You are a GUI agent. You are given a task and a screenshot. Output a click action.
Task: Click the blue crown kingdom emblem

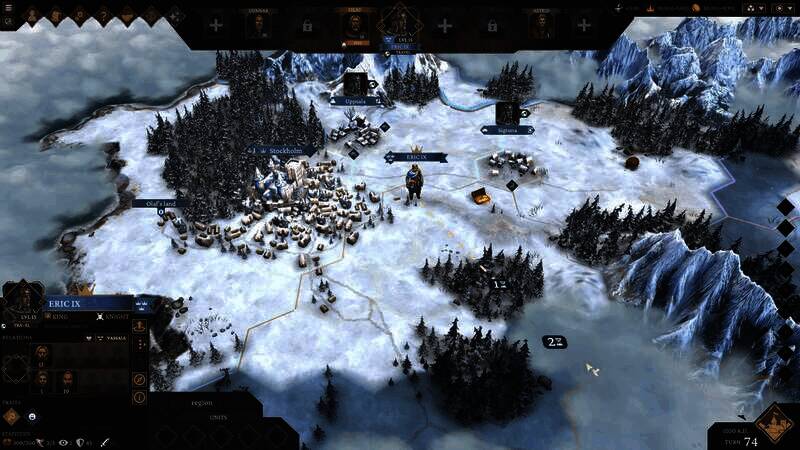tap(141, 304)
